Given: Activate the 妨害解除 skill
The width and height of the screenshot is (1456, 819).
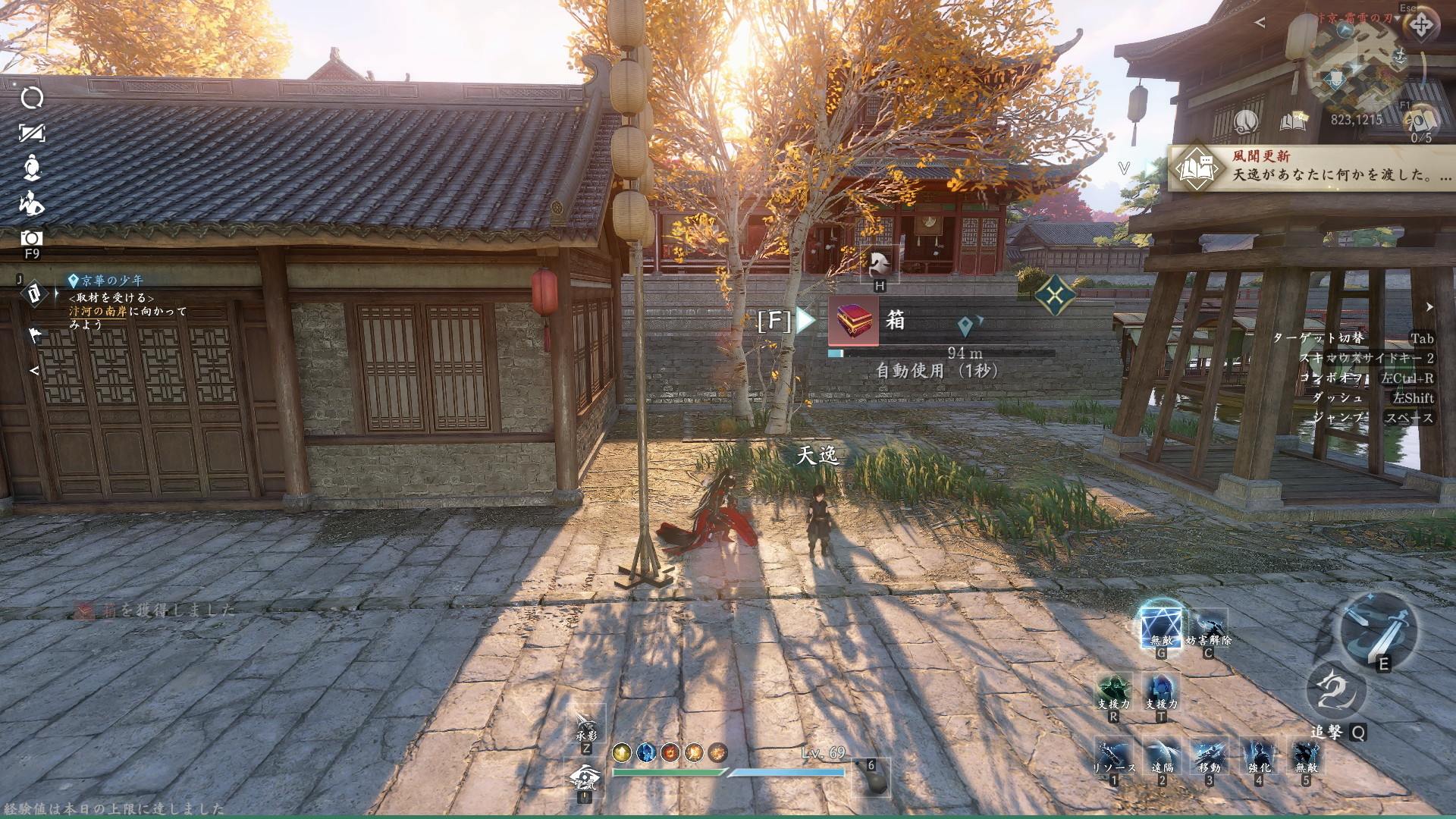Looking at the screenshot, I should pyautogui.click(x=1208, y=628).
